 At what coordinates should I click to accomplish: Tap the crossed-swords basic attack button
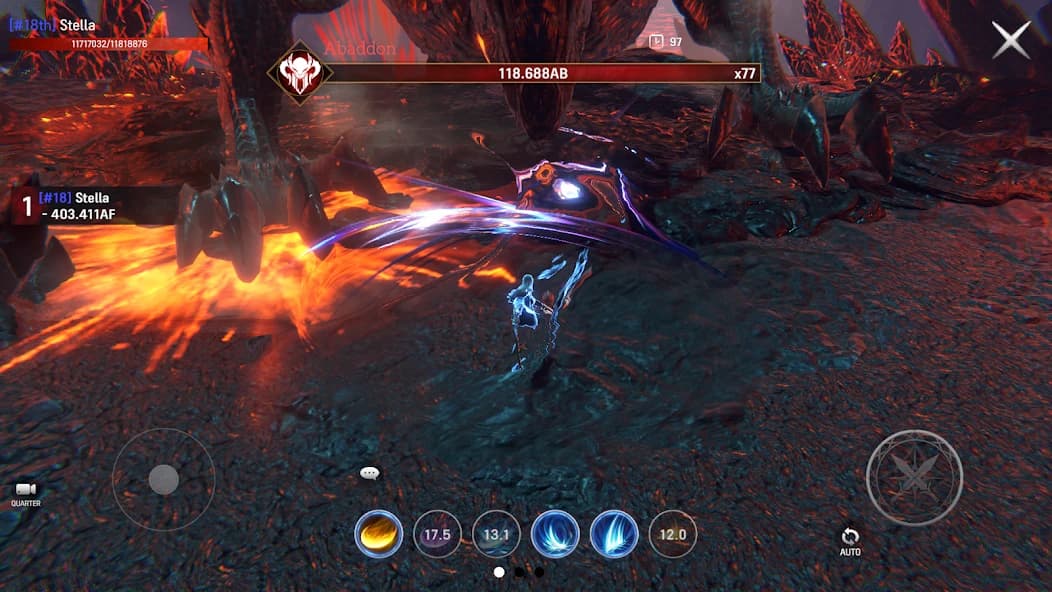pos(914,478)
